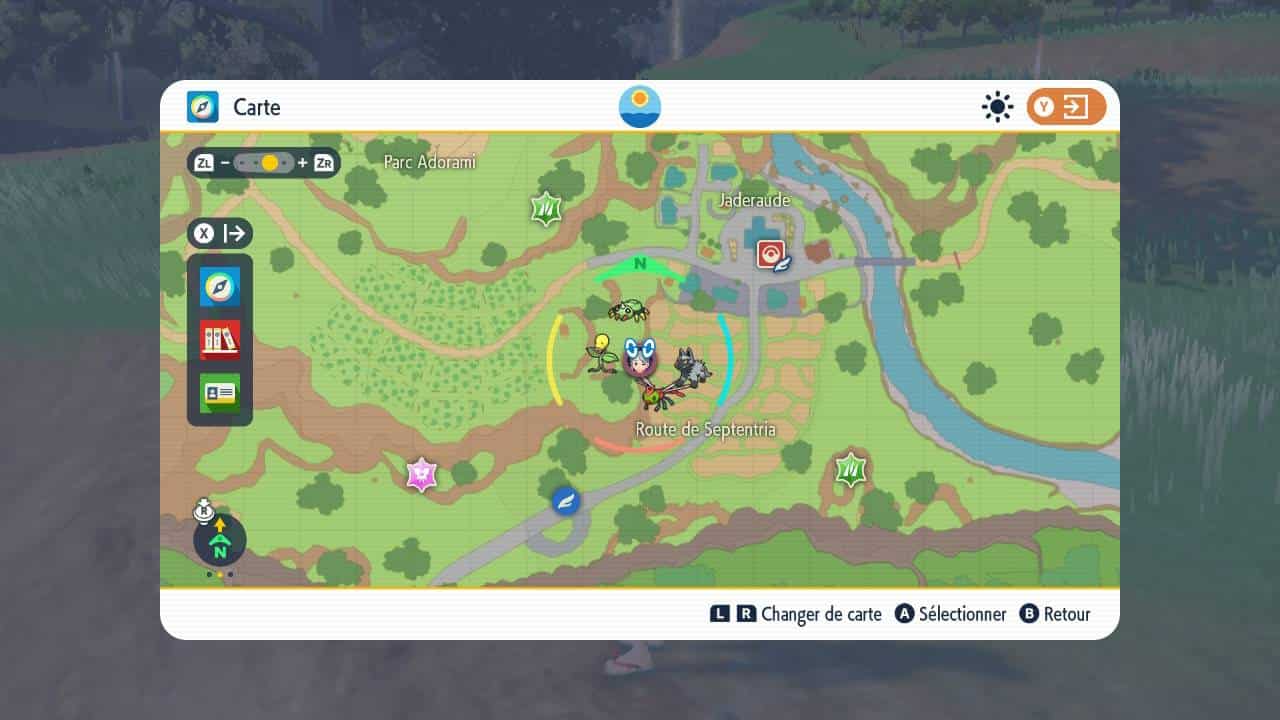The height and width of the screenshot is (720, 1280).
Task: Select the blue feather fly point marker
Action: tap(566, 500)
